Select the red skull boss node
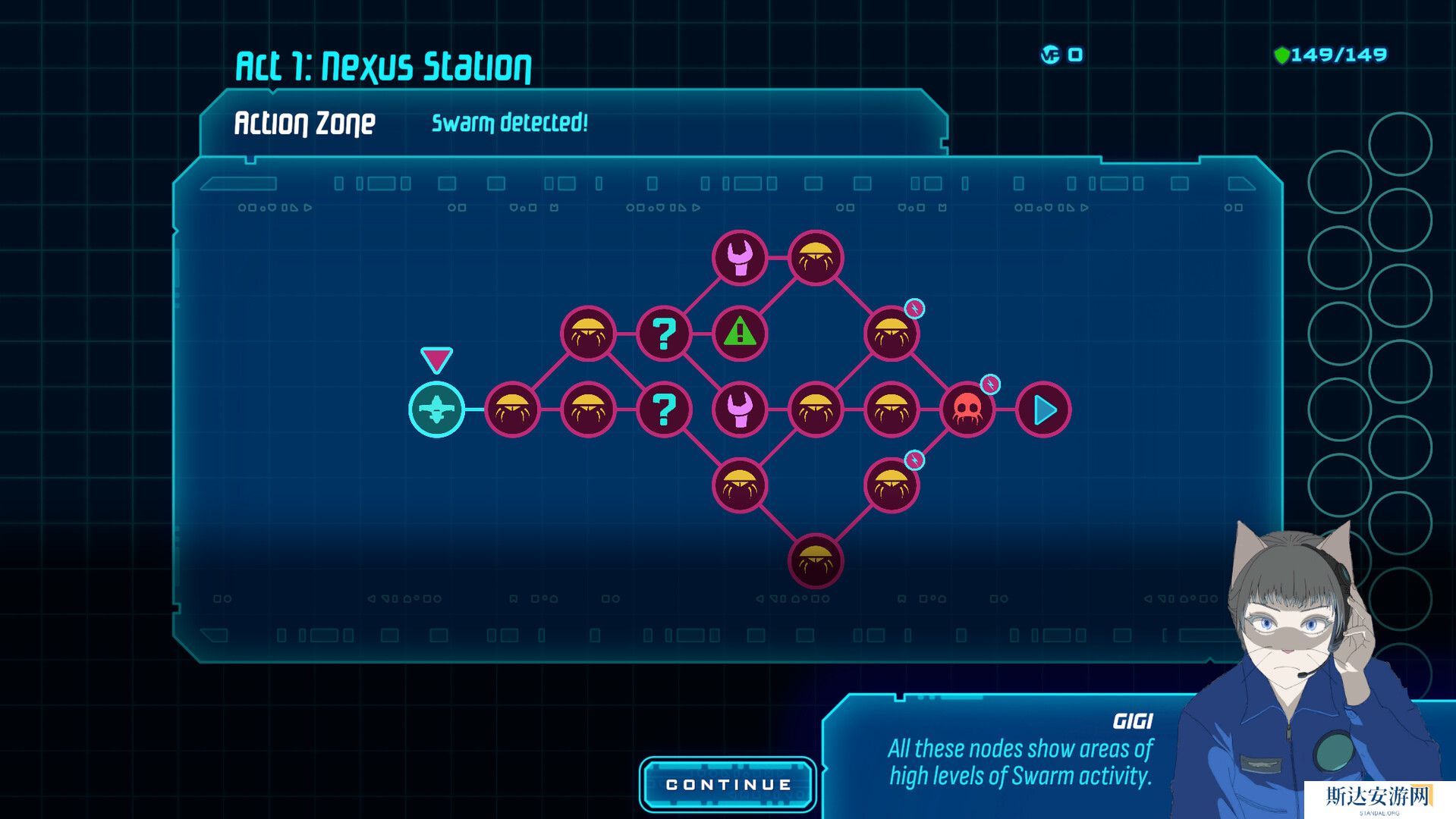 [x=967, y=409]
